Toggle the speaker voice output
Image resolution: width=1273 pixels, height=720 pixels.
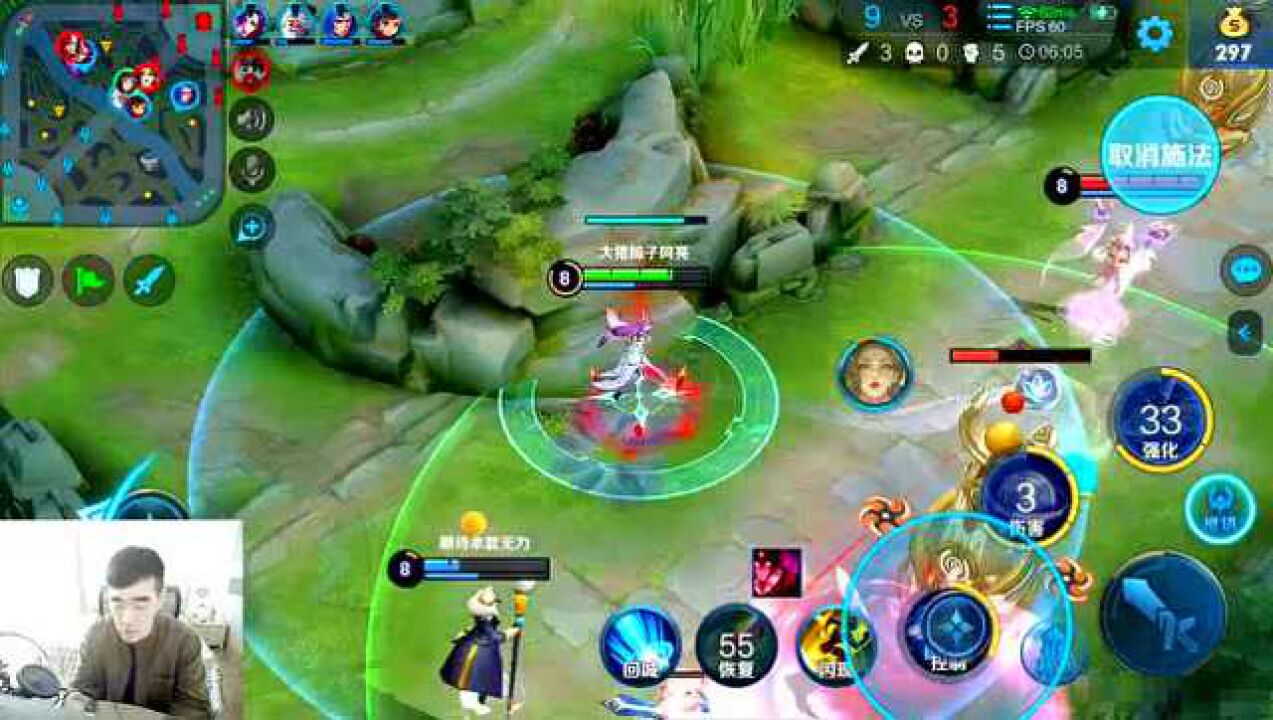[251, 120]
